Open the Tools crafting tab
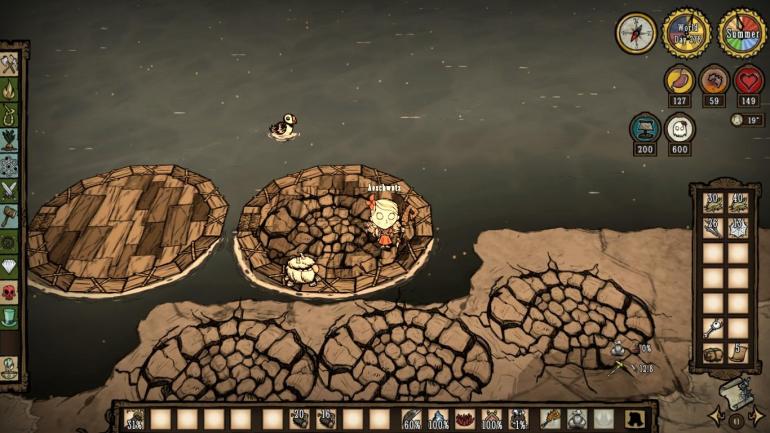This screenshot has height=433, width=770. [10, 64]
